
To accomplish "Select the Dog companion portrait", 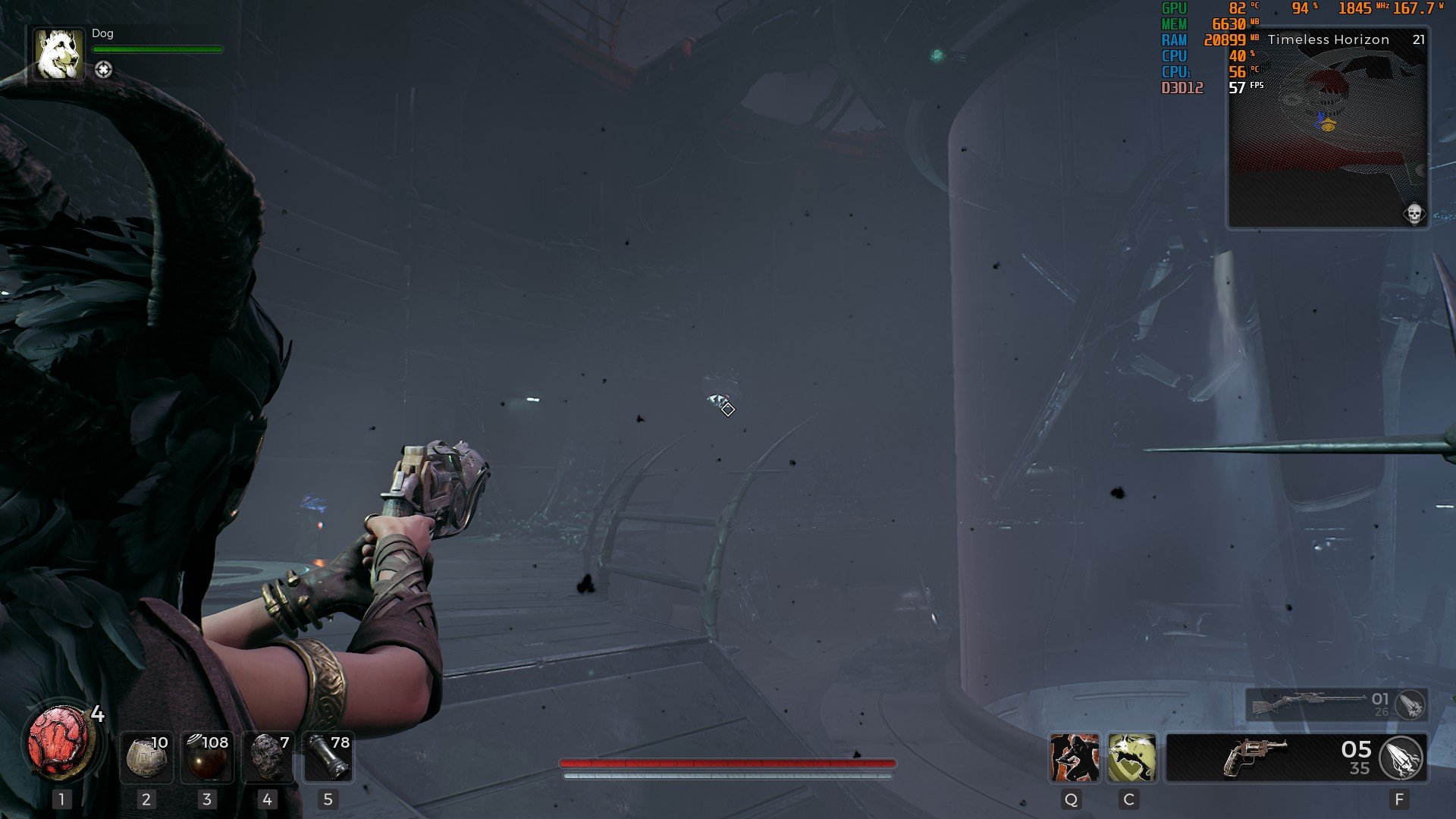I will tap(59, 55).
